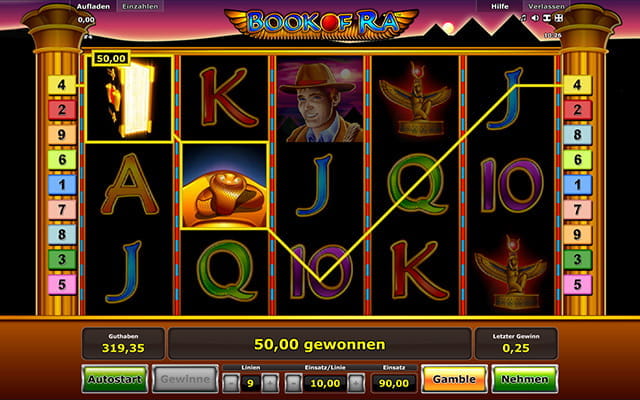Viewport: 640px width, 400px height.
Task: Select payline 1 on the right column
Action: [579, 185]
